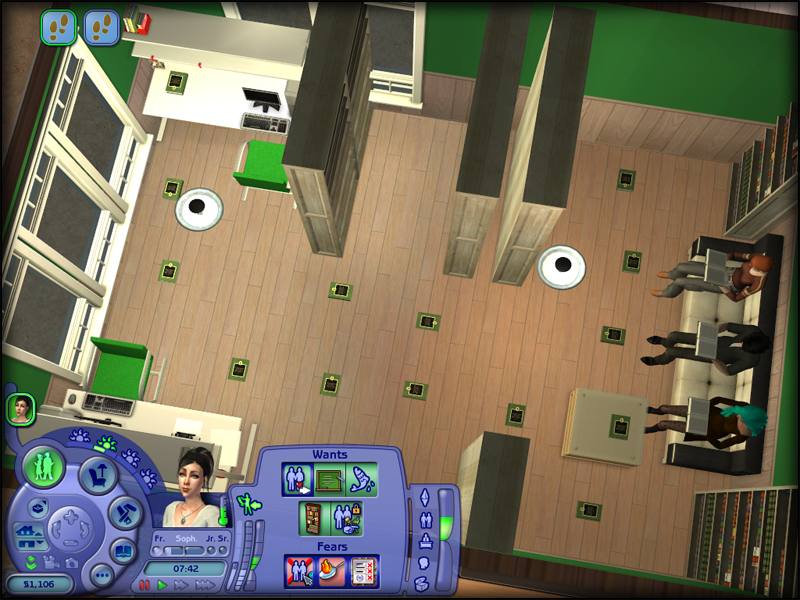Click the chalkboard want icon
Image resolution: width=800 pixels, height=600 pixels.
pyautogui.click(x=330, y=480)
